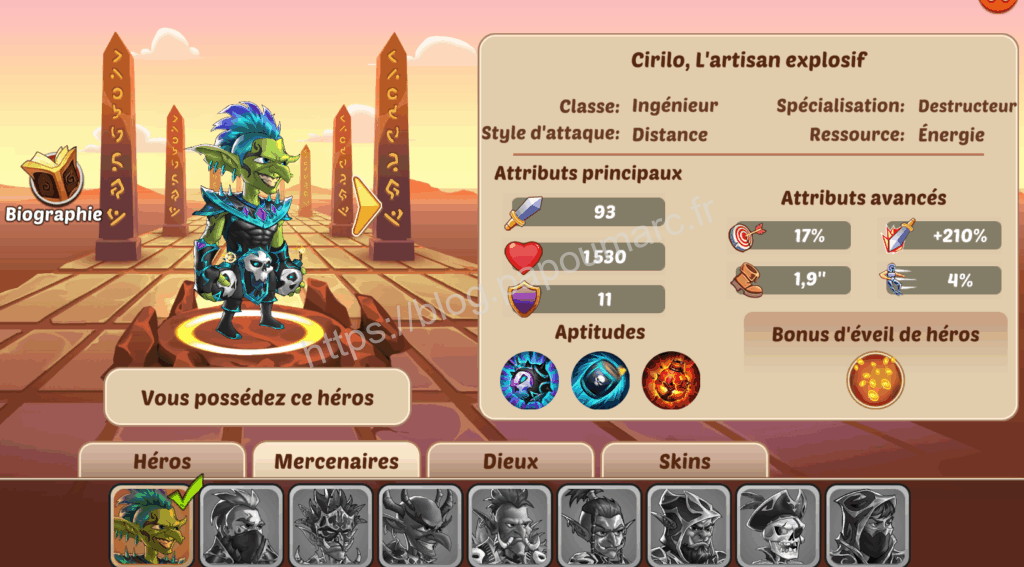
Task: Pick the tusked orc hero portrait
Action: tap(510, 526)
